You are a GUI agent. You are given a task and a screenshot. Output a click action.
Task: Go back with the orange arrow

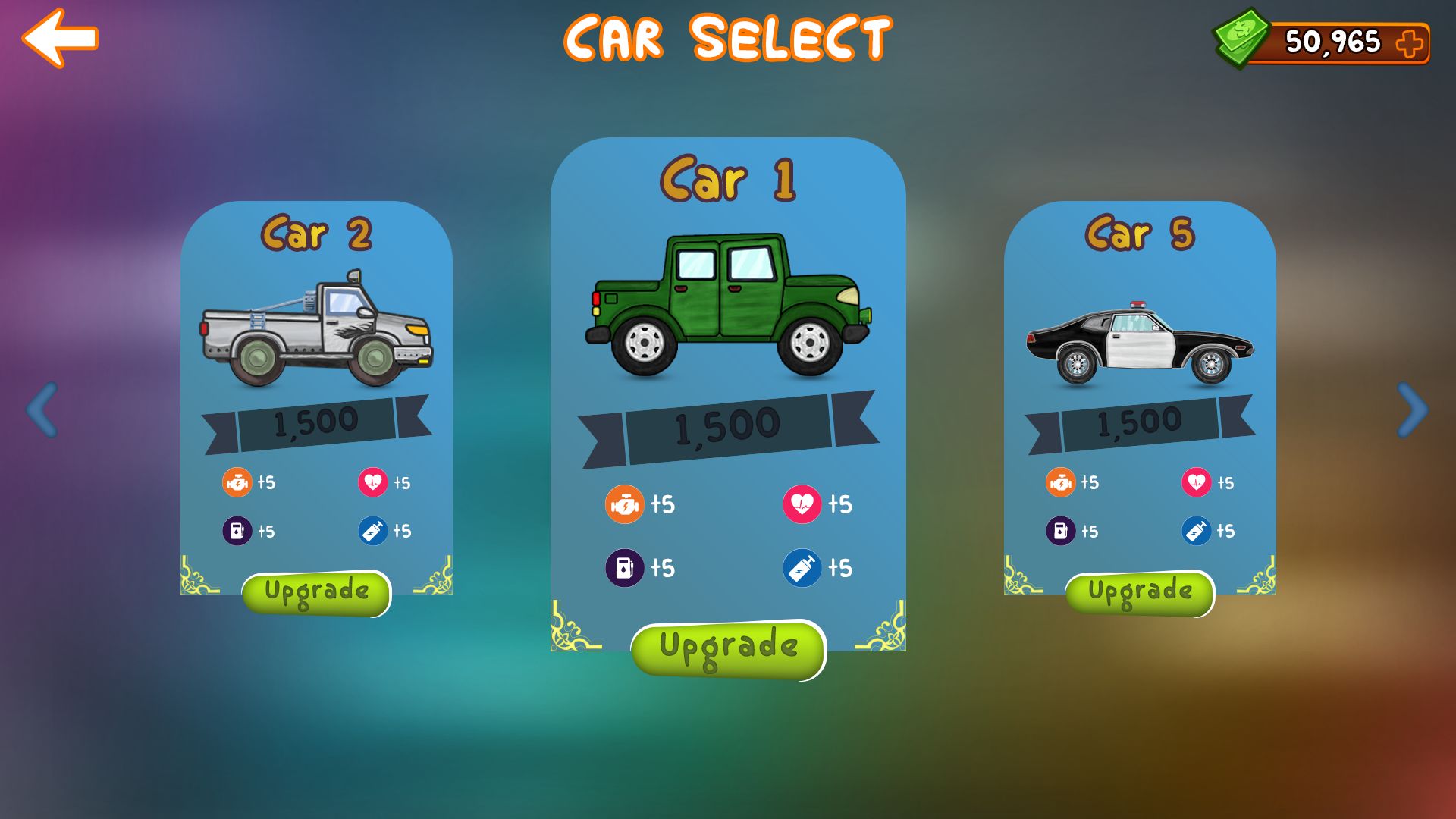[60, 38]
